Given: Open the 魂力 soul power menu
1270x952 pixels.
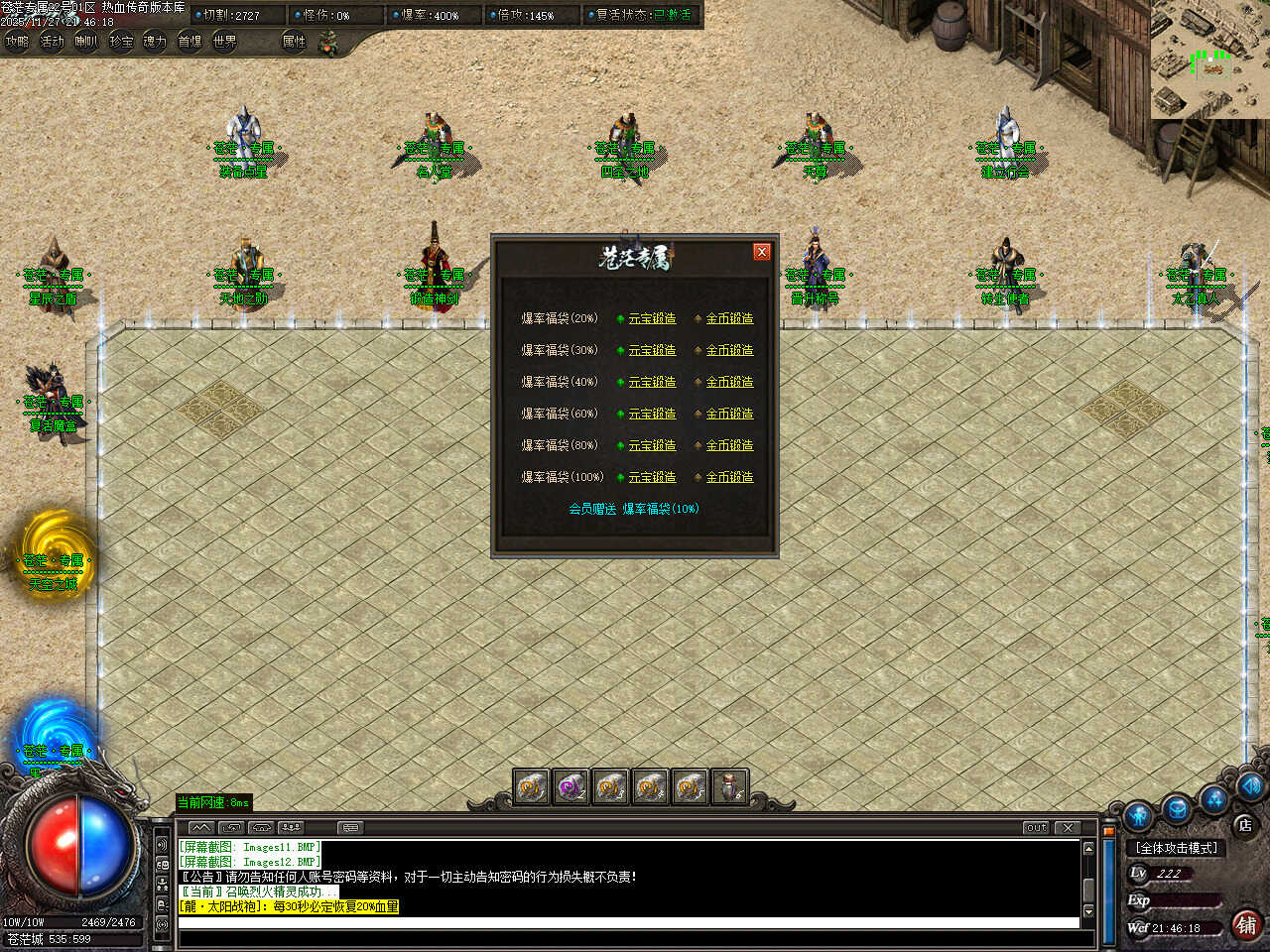Looking at the screenshot, I should coord(155,42).
